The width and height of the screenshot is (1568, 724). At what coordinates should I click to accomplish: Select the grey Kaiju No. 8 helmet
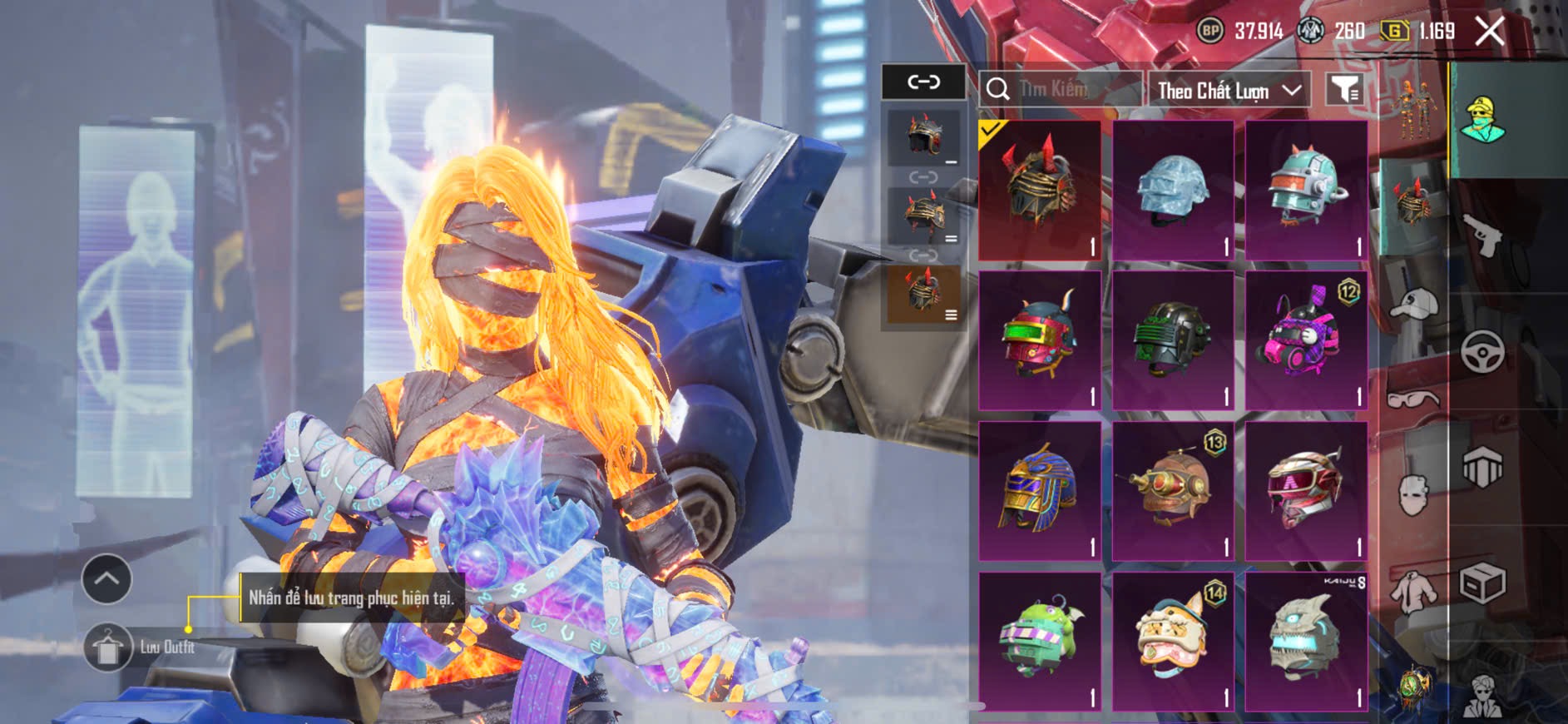[x=1306, y=641]
